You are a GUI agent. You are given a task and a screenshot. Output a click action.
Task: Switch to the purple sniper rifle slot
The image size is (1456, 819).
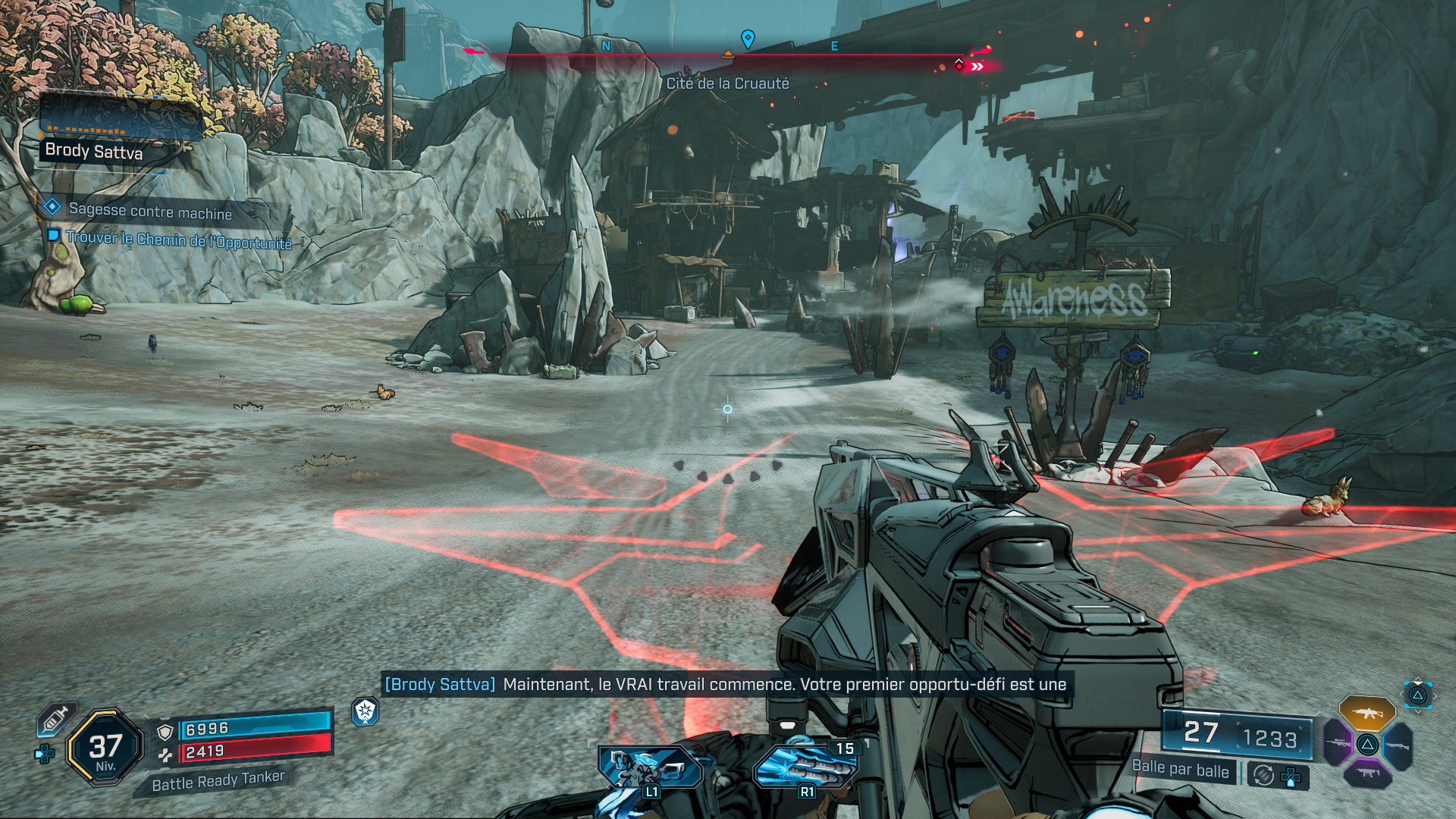(1338, 744)
